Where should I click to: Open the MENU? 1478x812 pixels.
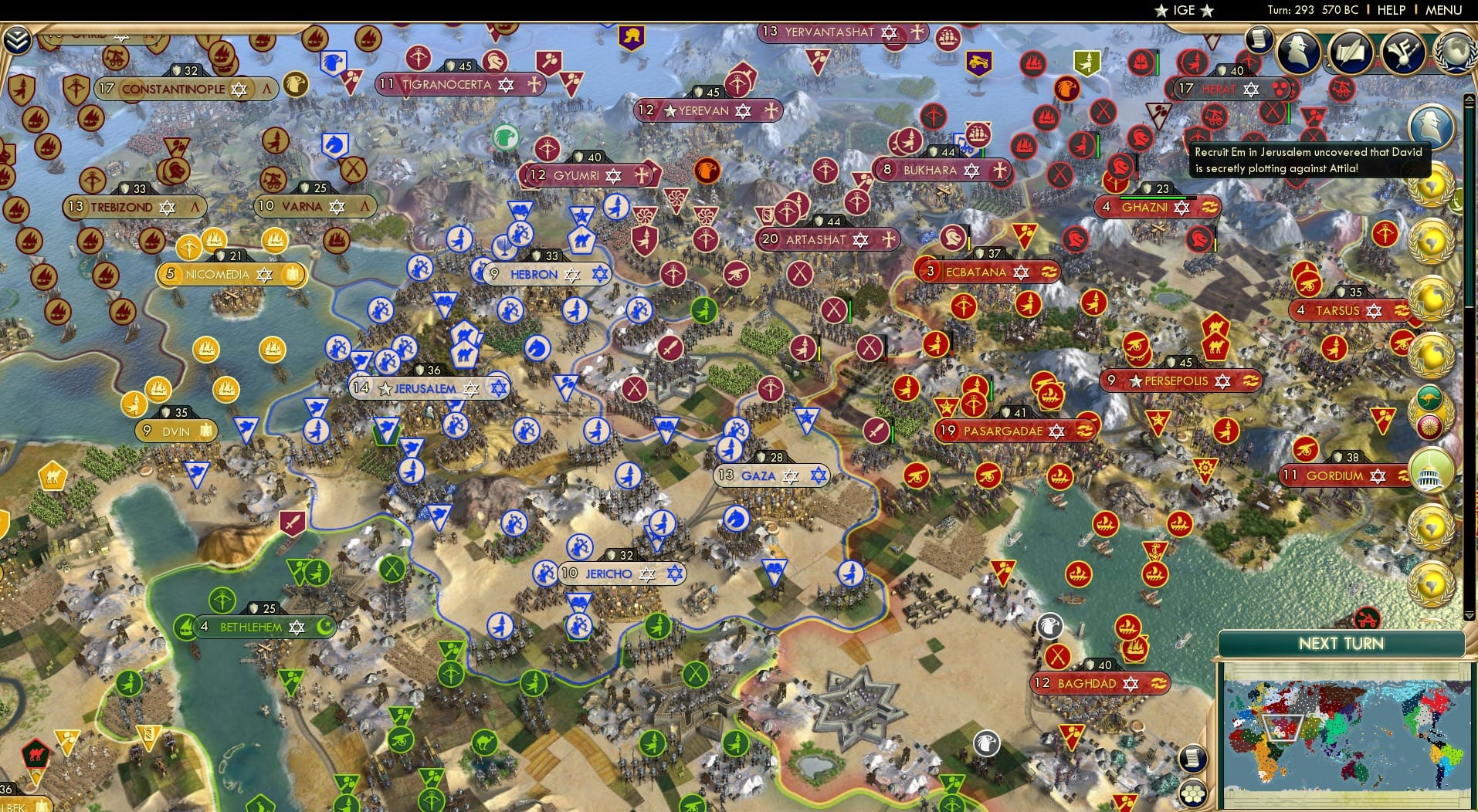(x=1444, y=10)
